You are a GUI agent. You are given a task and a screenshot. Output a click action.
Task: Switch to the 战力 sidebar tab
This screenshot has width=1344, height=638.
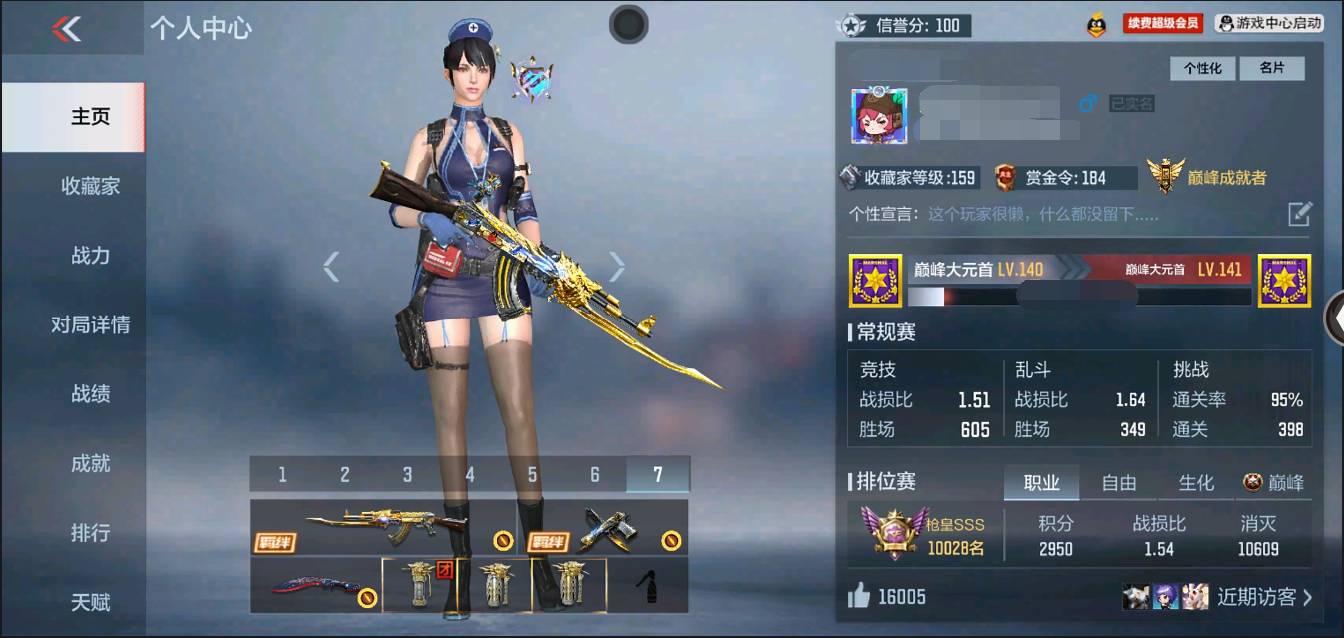pyautogui.click(x=90, y=256)
